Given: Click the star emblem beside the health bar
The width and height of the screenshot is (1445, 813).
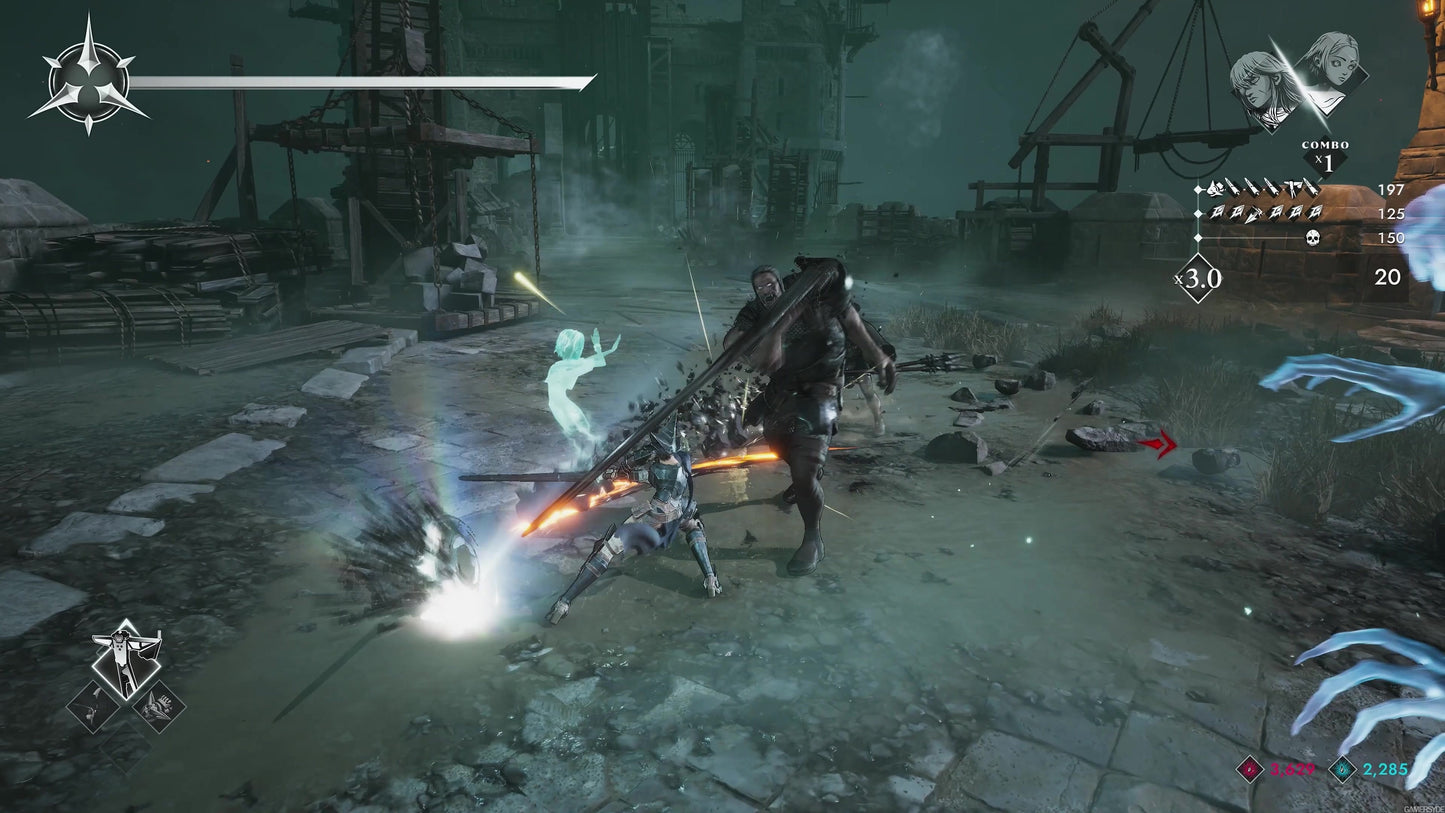Looking at the screenshot, I should (x=88, y=76).
